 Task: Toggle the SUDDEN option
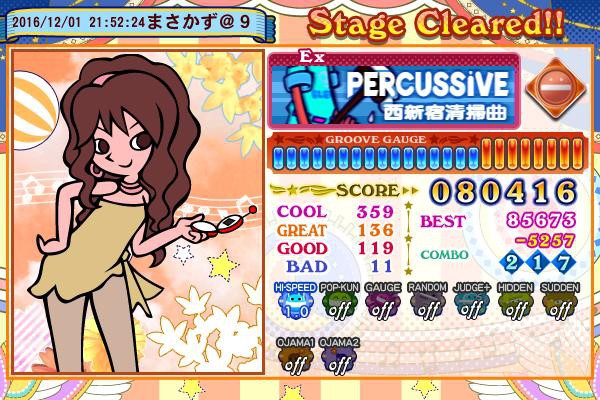[559, 303]
